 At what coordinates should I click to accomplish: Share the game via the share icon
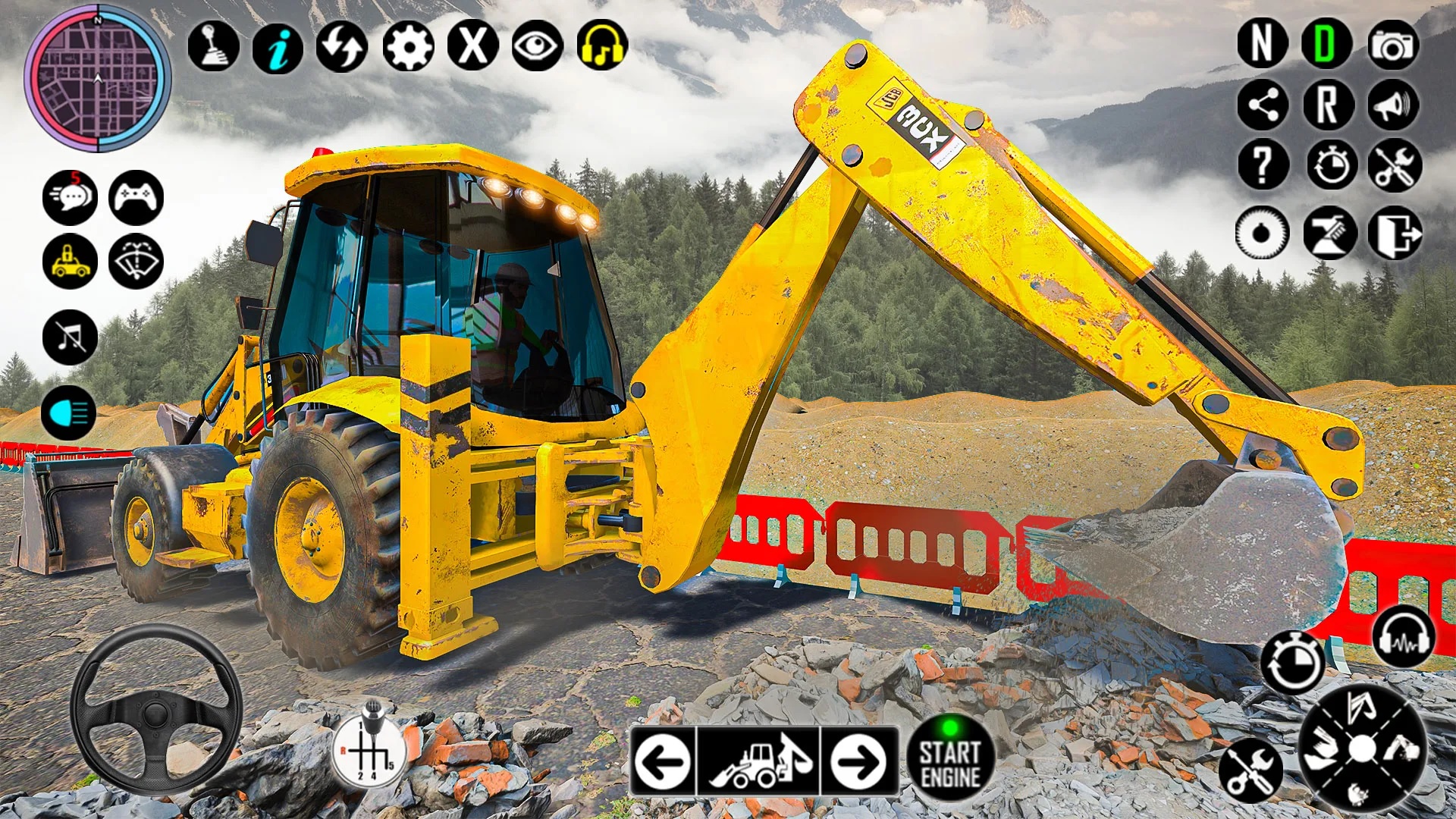pos(1263,105)
